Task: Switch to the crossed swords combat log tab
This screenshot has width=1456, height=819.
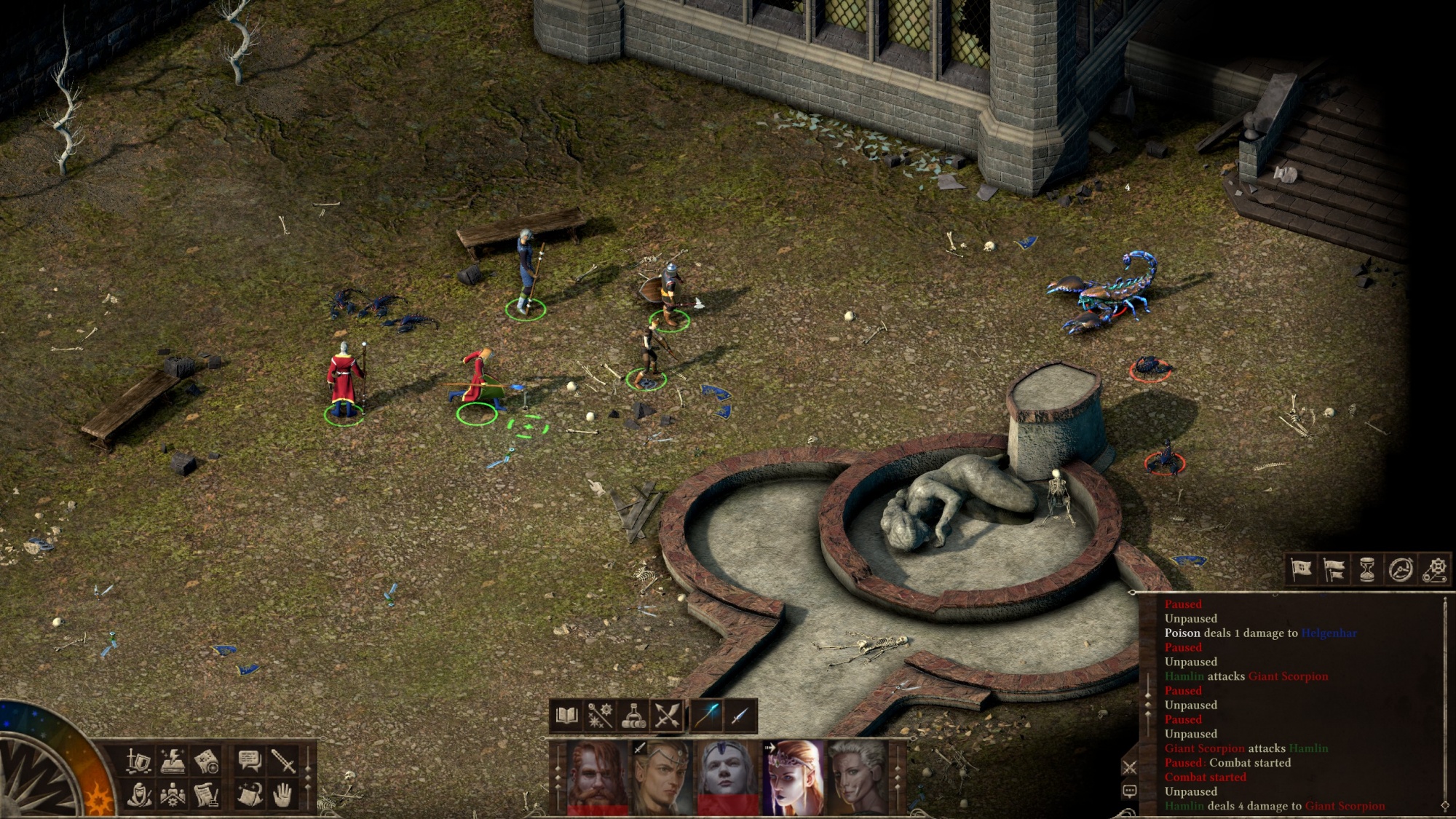Action: pos(1129,767)
